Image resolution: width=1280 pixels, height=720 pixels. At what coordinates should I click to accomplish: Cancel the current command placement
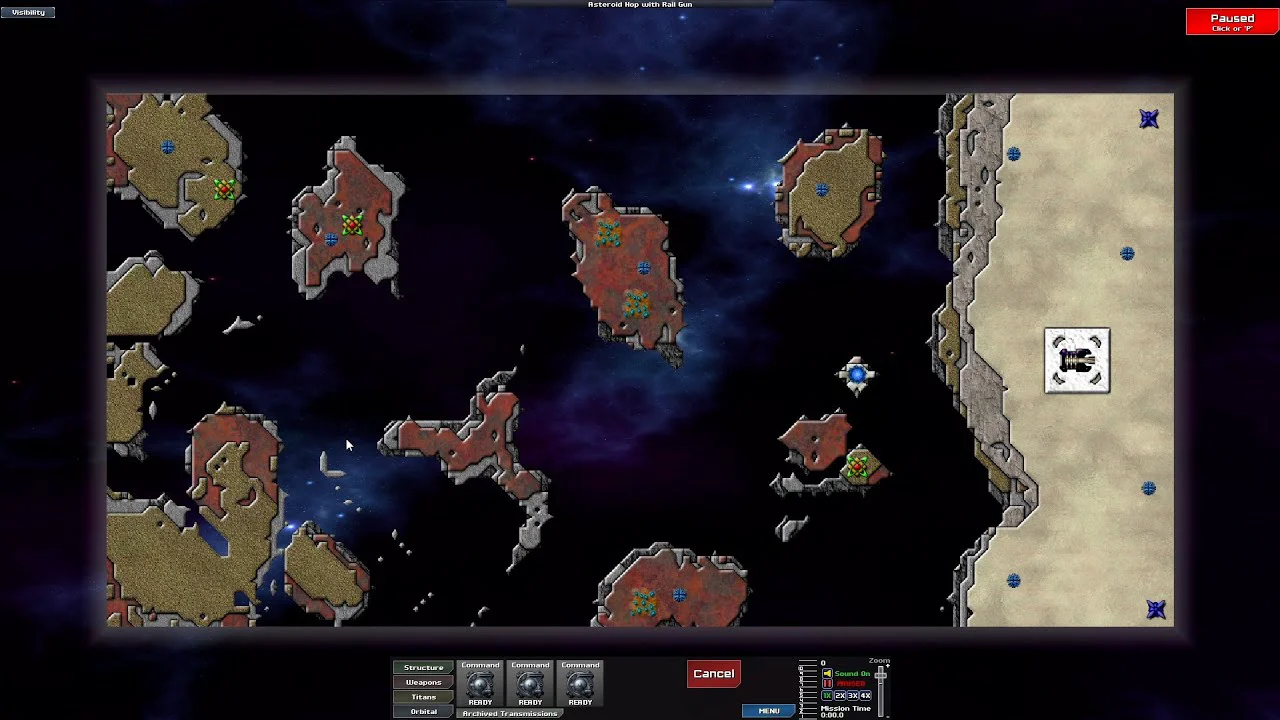pyautogui.click(x=713, y=674)
